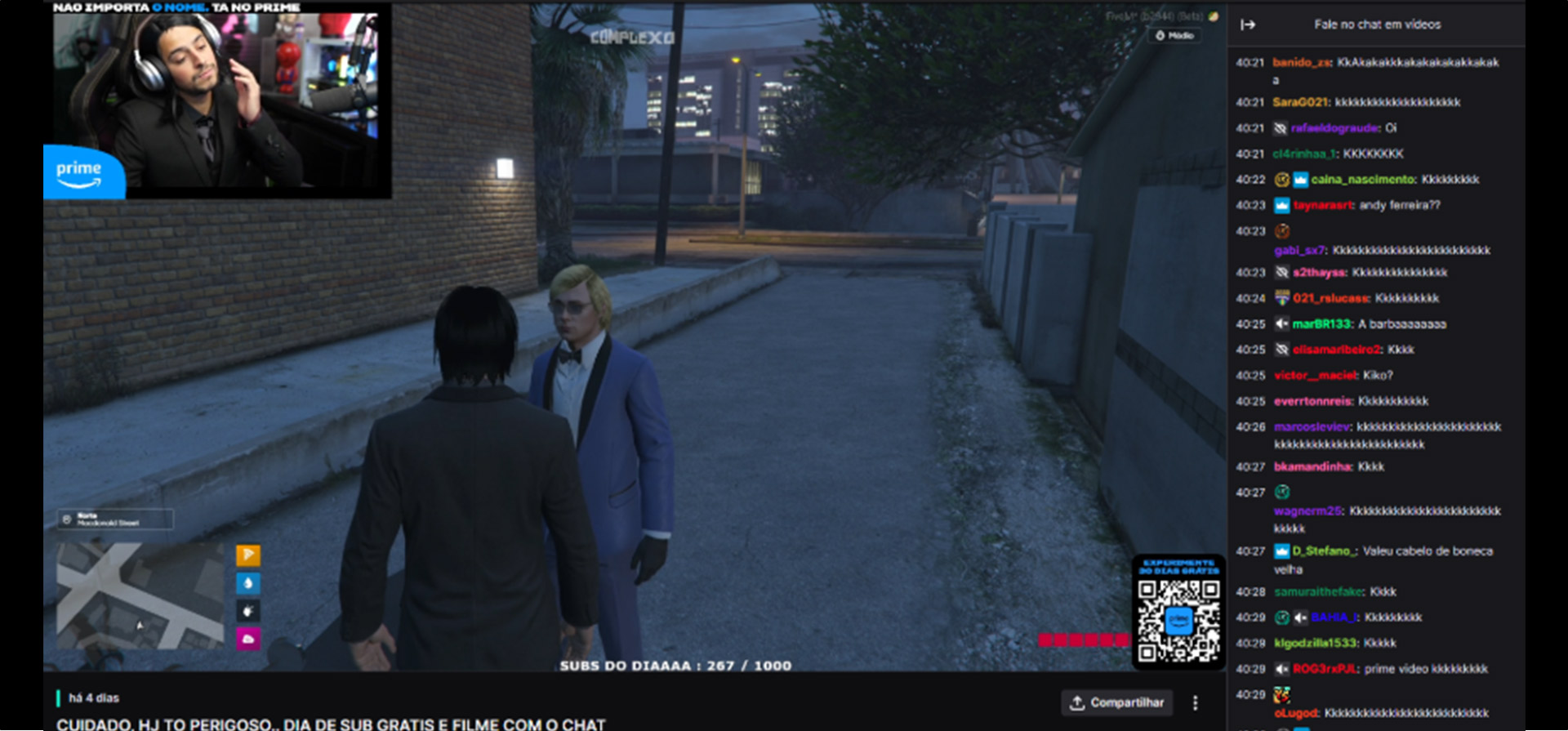The image size is (1568, 731).
Task: Open the three-dot video options menu
Action: point(1196,702)
